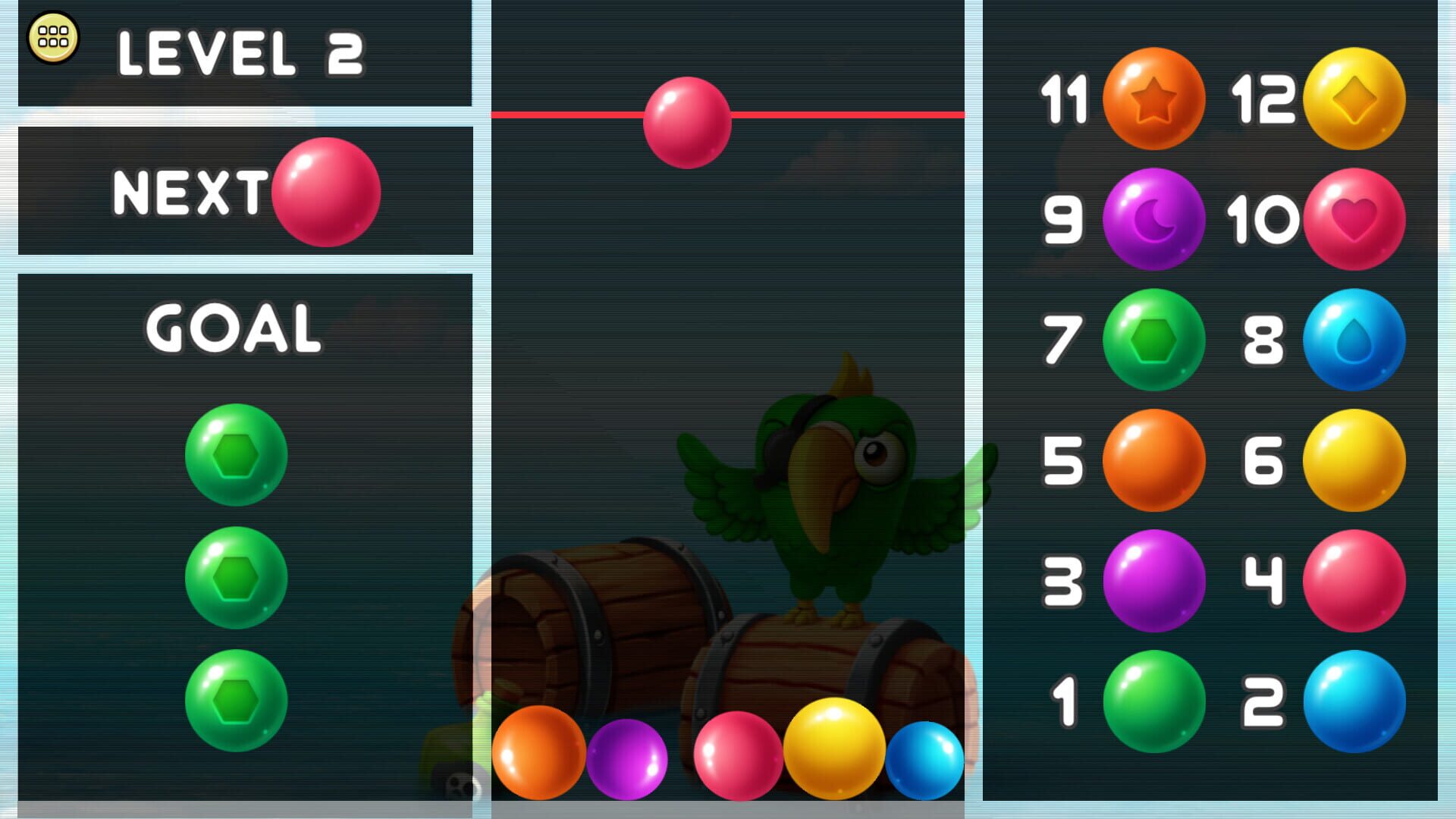
Task: Click the green hexagon ball numbered 7
Action: (x=1153, y=340)
